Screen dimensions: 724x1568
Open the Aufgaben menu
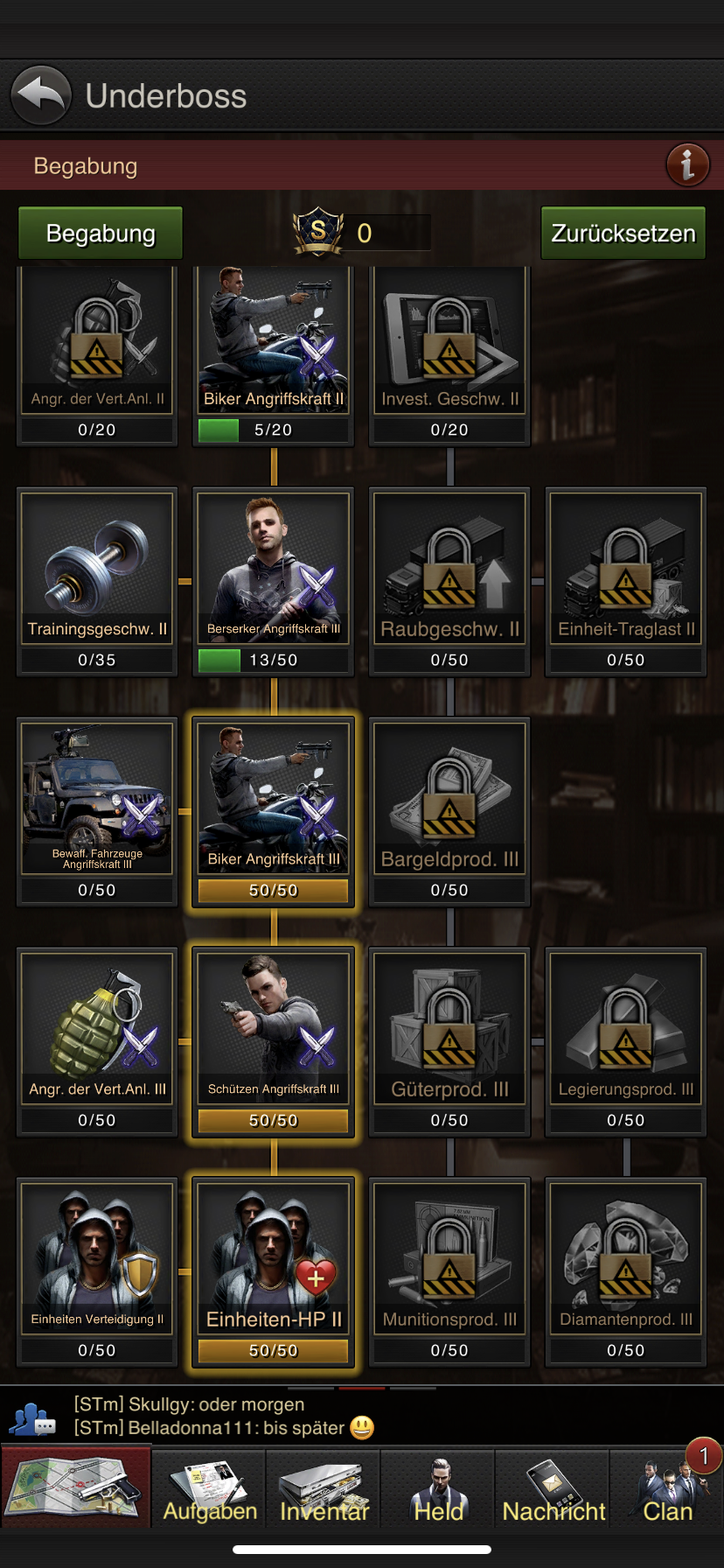pyautogui.click(x=210, y=1491)
